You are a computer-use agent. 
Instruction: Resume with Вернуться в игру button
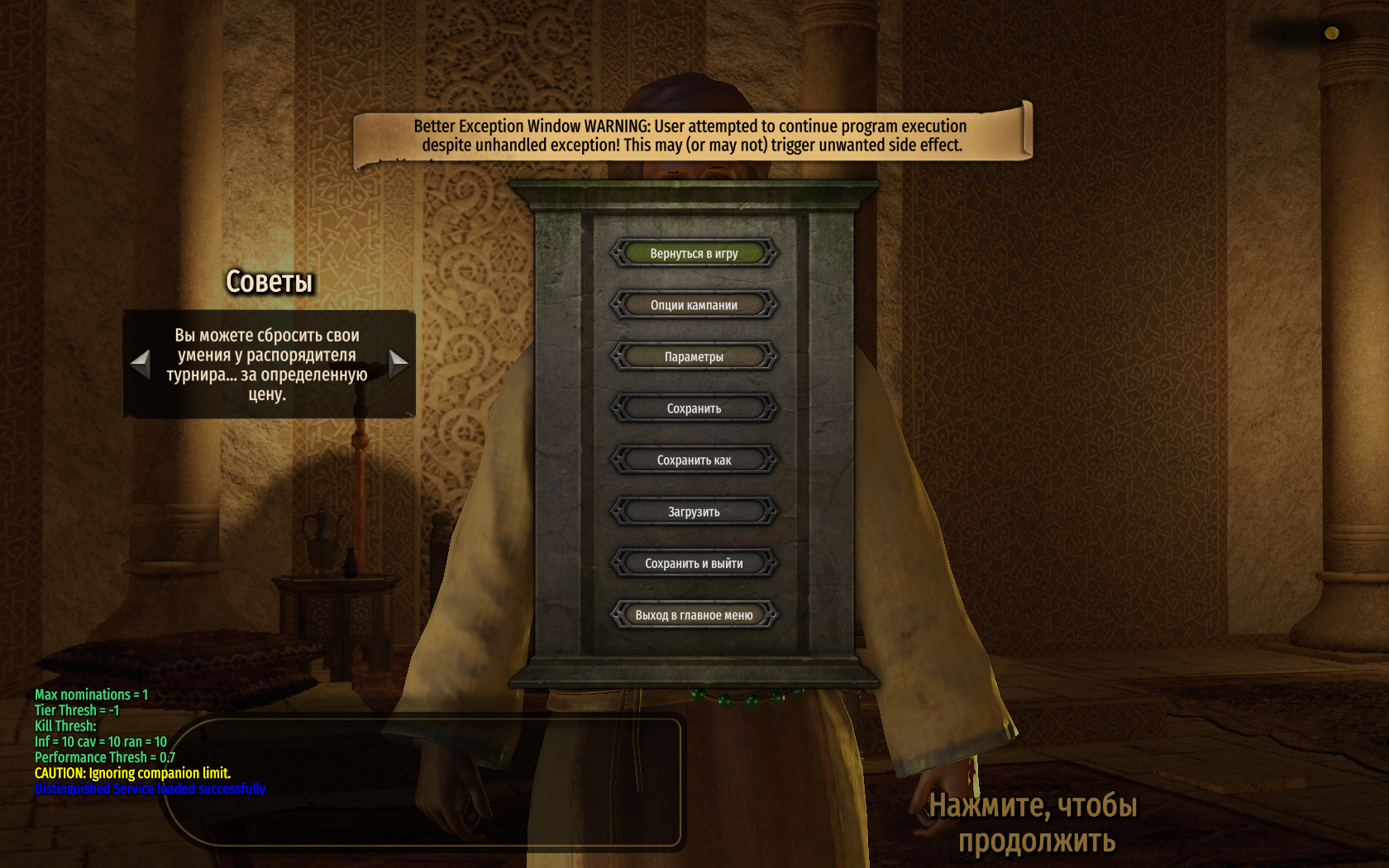click(694, 254)
